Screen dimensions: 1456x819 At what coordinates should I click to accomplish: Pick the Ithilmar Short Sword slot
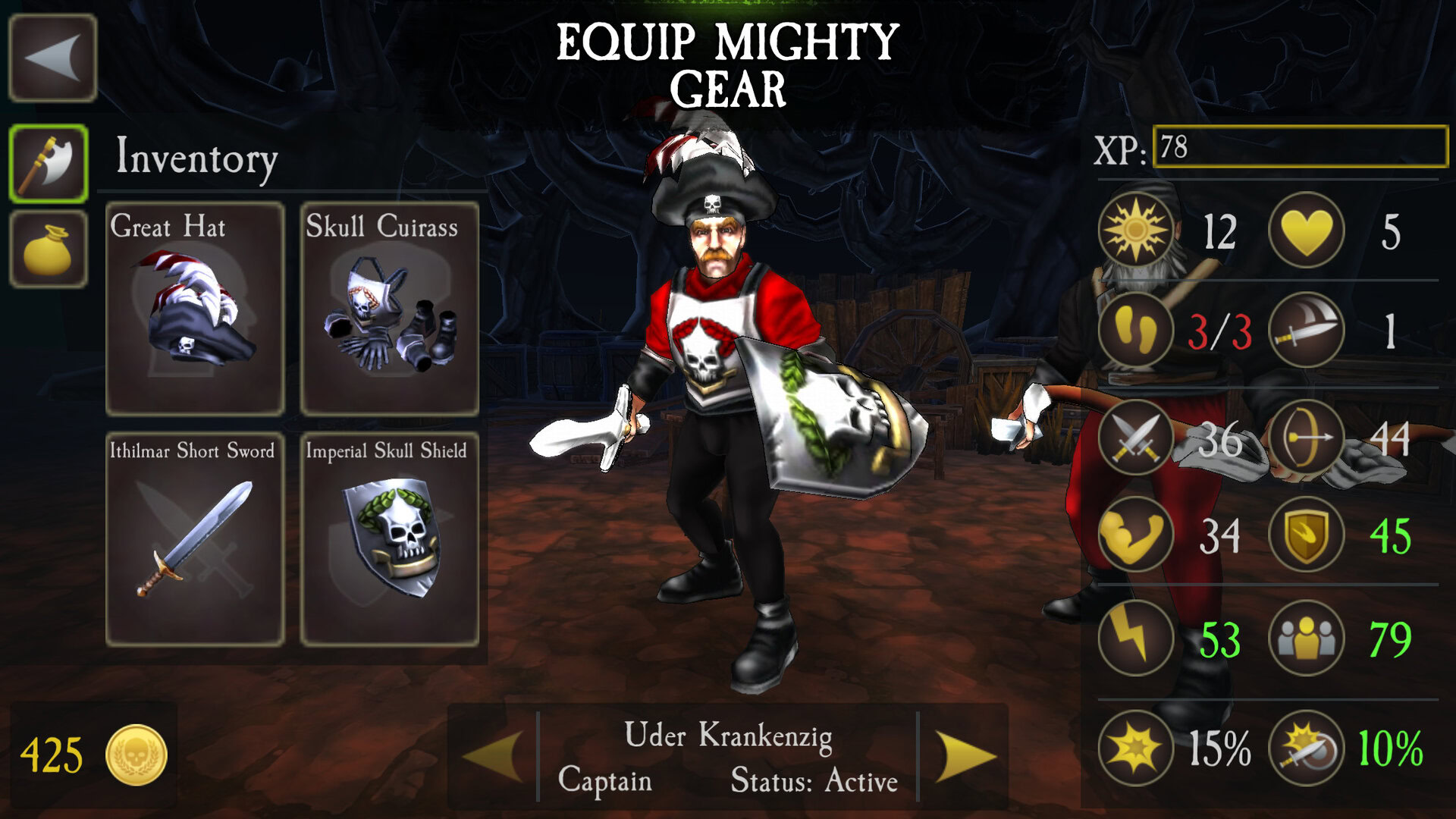[x=195, y=539]
